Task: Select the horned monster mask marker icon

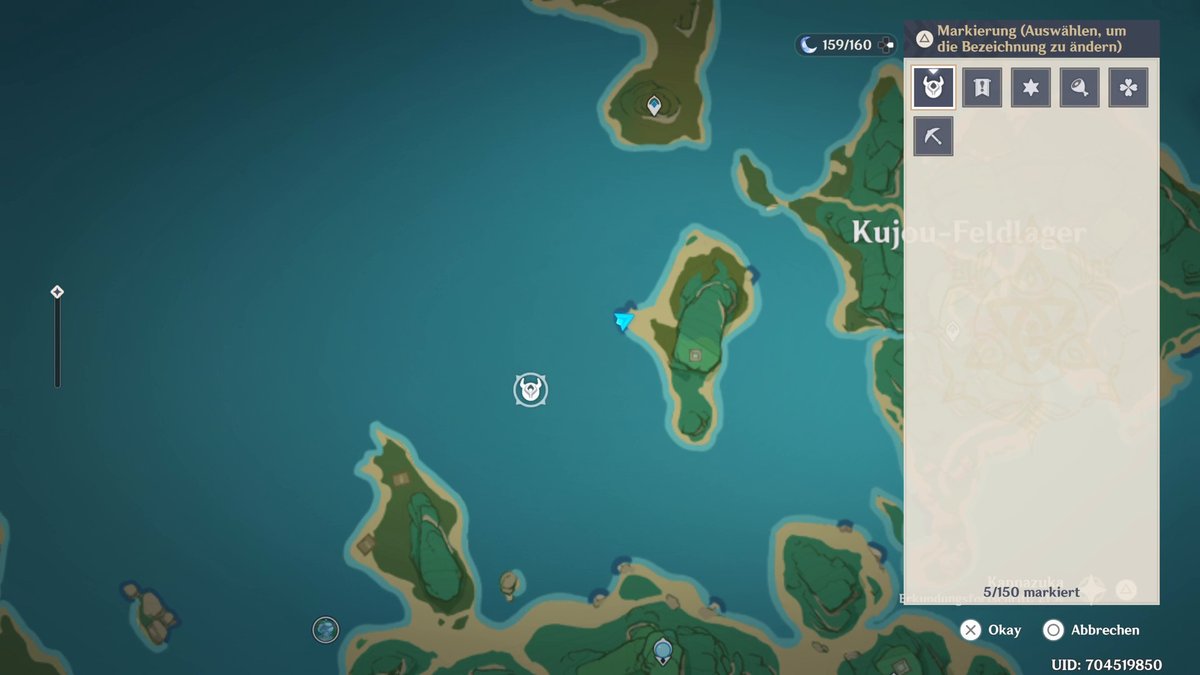Action: (934, 88)
